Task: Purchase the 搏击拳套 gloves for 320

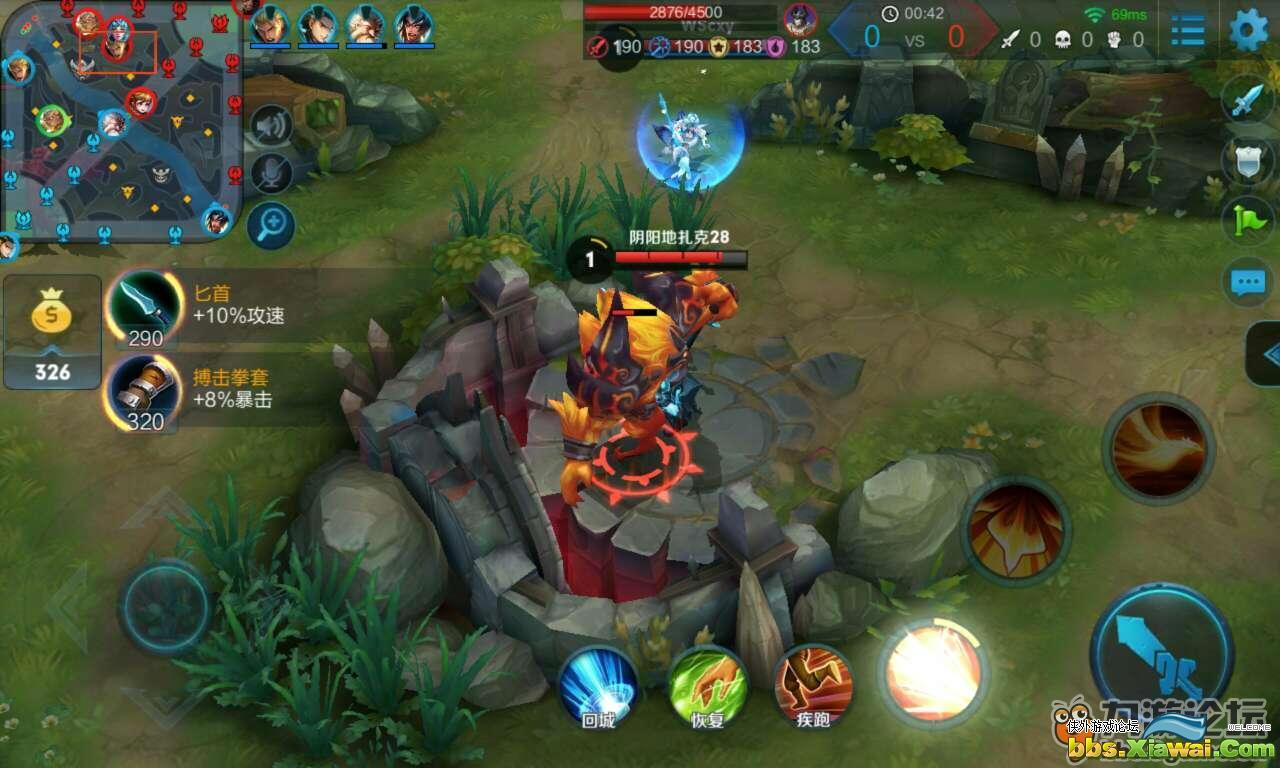Action: pyautogui.click(x=144, y=390)
